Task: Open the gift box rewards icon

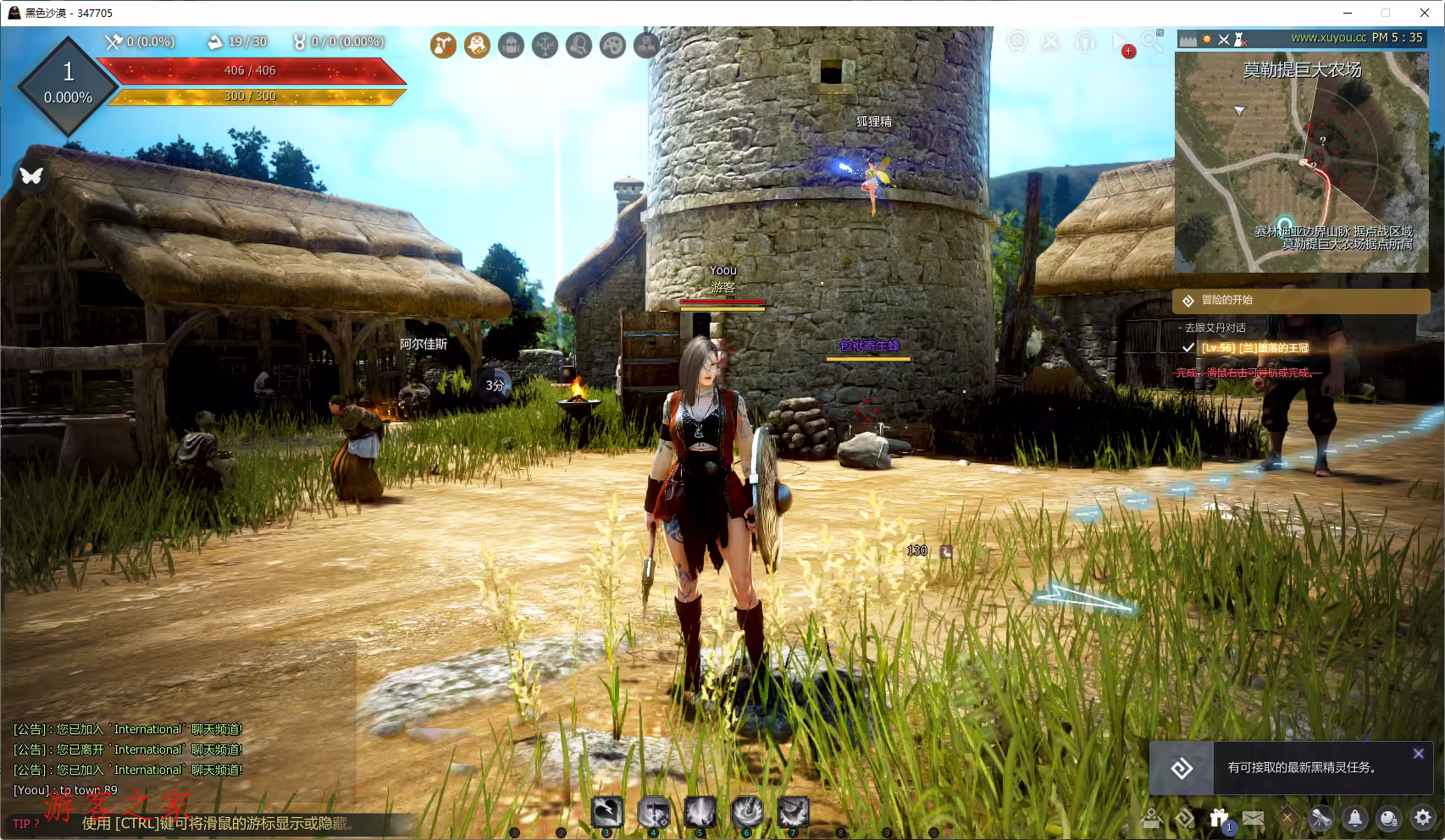Action: [x=1219, y=818]
